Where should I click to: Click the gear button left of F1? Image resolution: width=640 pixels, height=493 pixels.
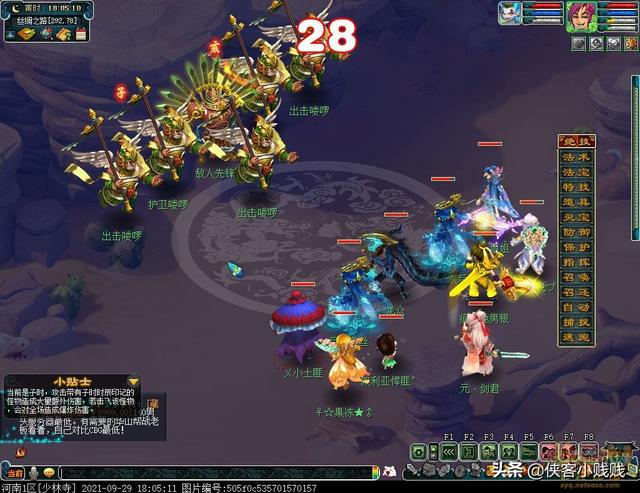(x=423, y=451)
